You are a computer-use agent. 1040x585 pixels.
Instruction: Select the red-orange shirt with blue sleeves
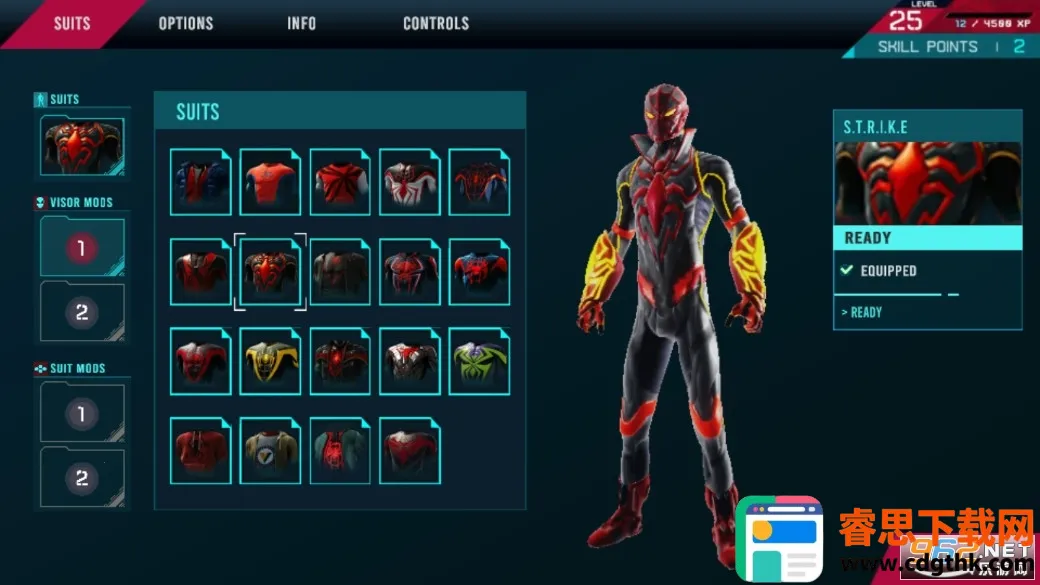(270, 182)
